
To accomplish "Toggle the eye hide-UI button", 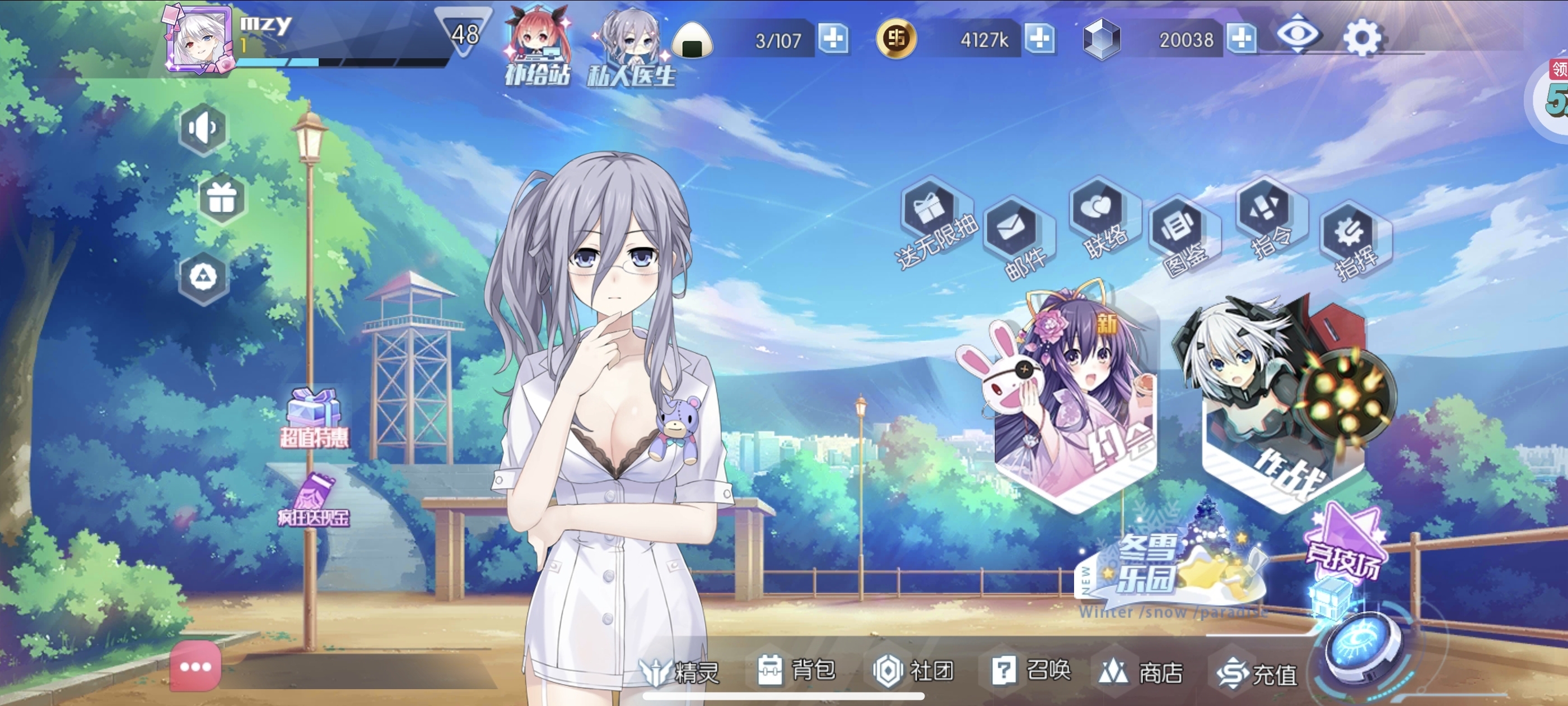I will click(x=1297, y=34).
